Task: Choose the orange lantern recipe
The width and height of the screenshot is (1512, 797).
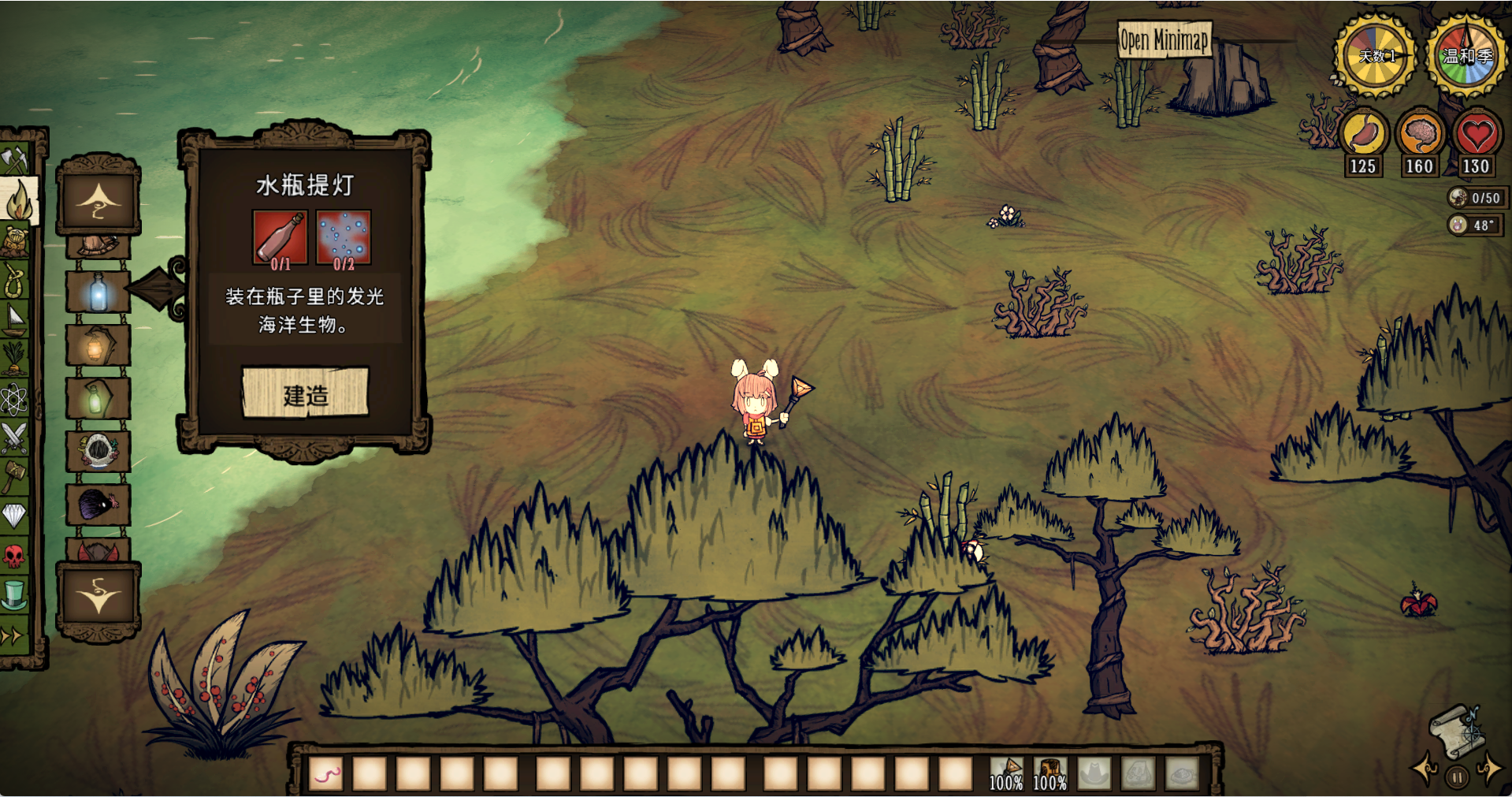Action: [98, 345]
